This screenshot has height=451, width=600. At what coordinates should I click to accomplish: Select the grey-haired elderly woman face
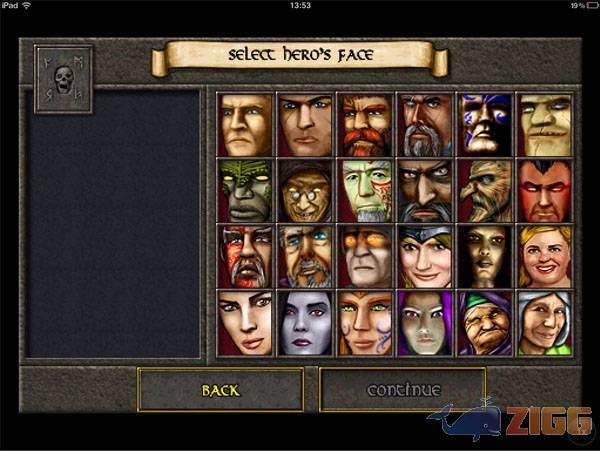[x=544, y=322]
